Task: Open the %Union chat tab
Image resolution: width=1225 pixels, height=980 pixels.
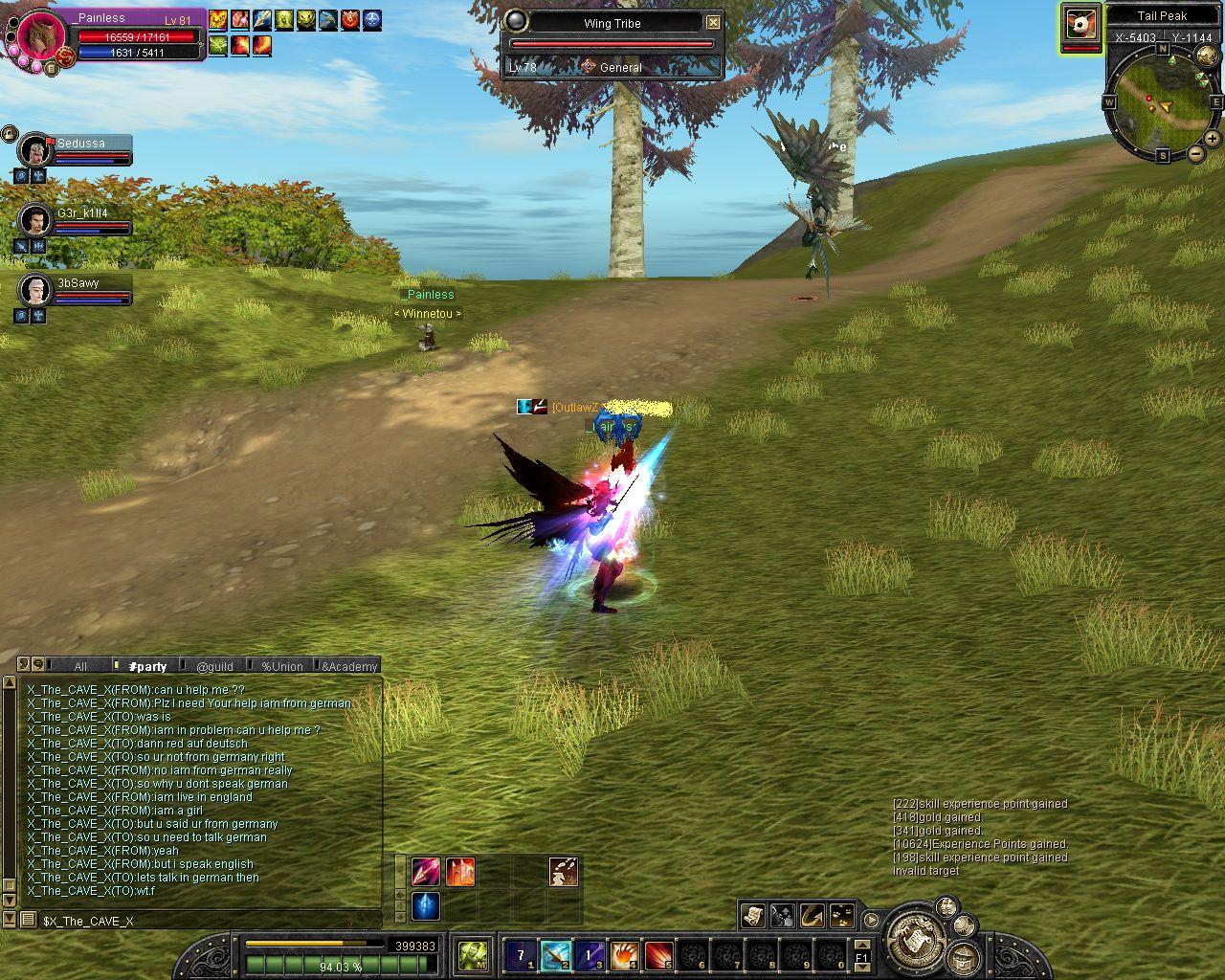Action: (281, 666)
